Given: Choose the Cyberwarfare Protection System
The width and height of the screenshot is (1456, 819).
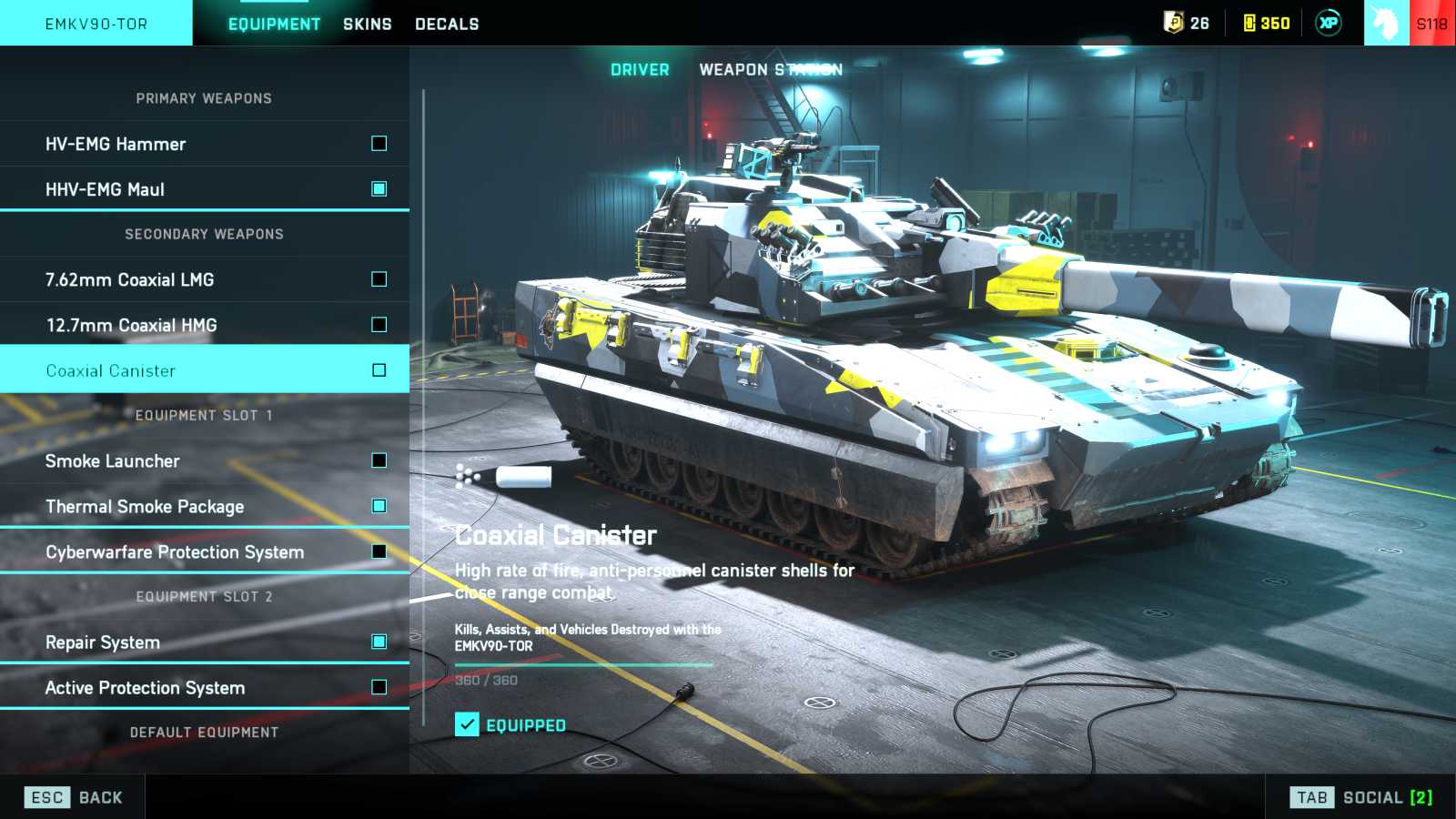Looking at the screenshot, I should [x=205, y=551].
